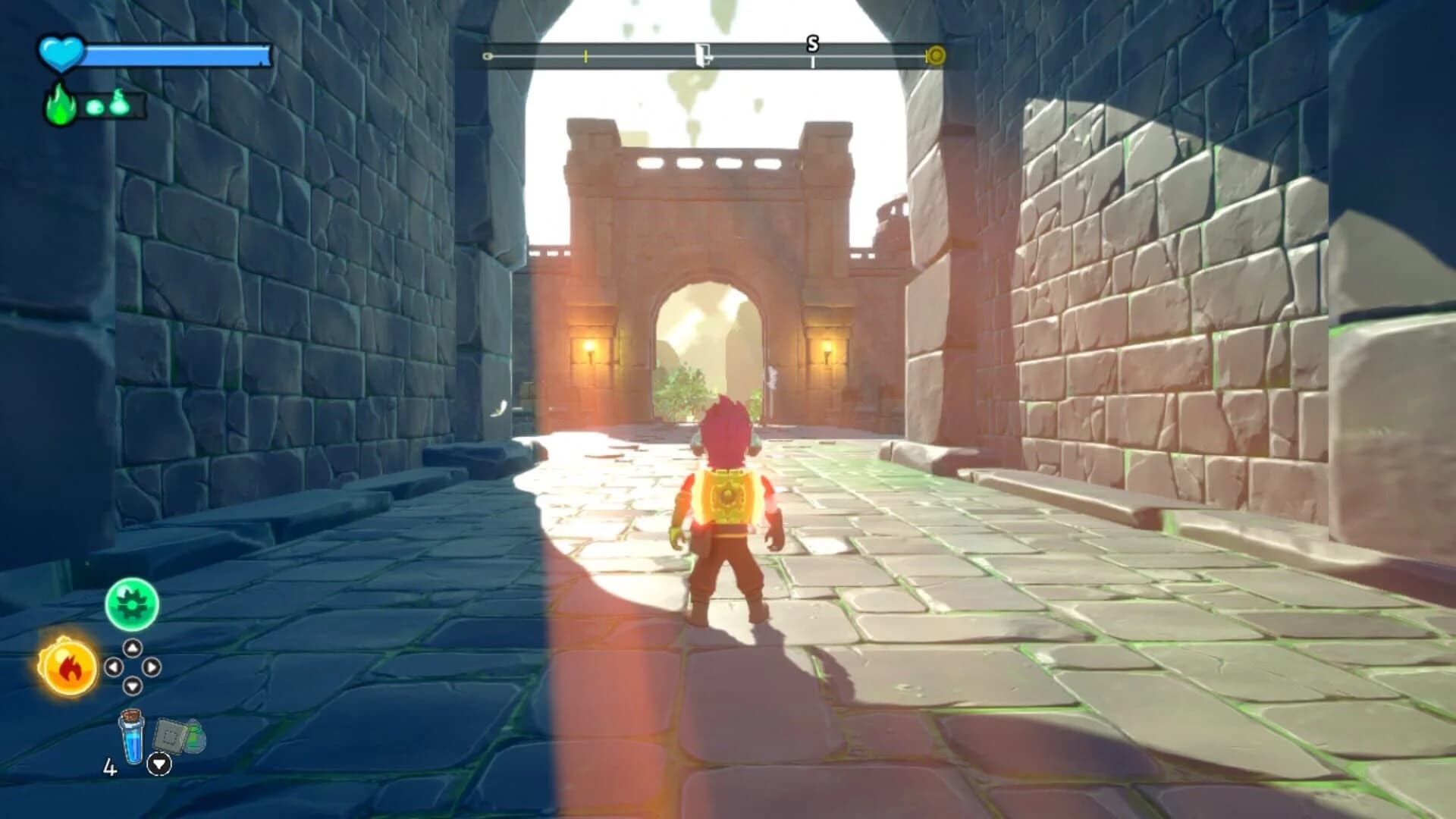Click the left endpoint of the compass bar
This screenshot has width=1456, height=819.
488,55
